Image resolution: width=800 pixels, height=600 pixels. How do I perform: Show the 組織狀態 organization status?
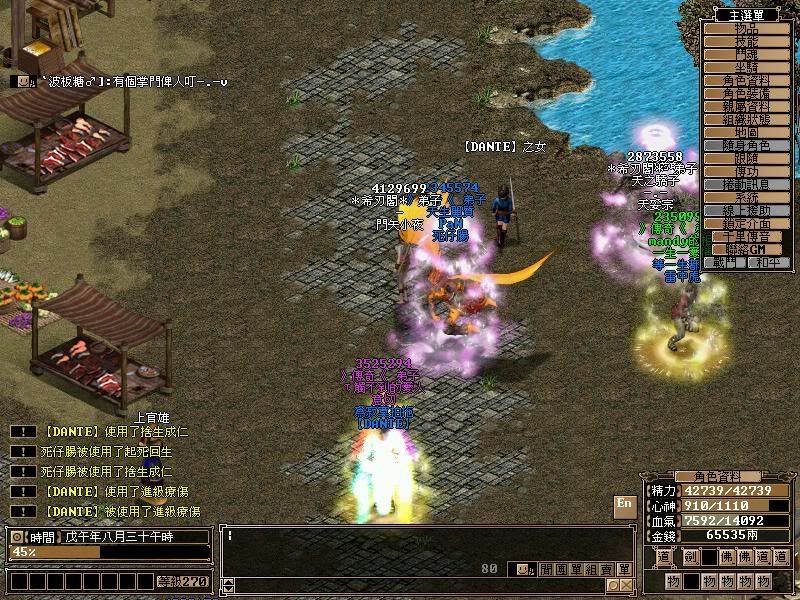pyautogui.click(x=746, y=119)
